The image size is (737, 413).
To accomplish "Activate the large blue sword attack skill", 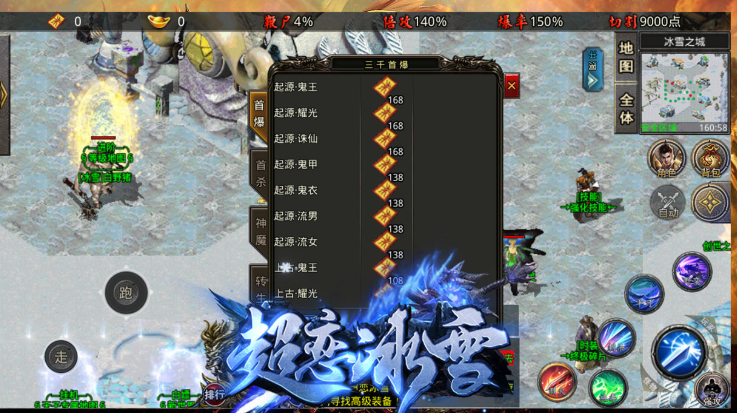I will click(x=680, y=352).
